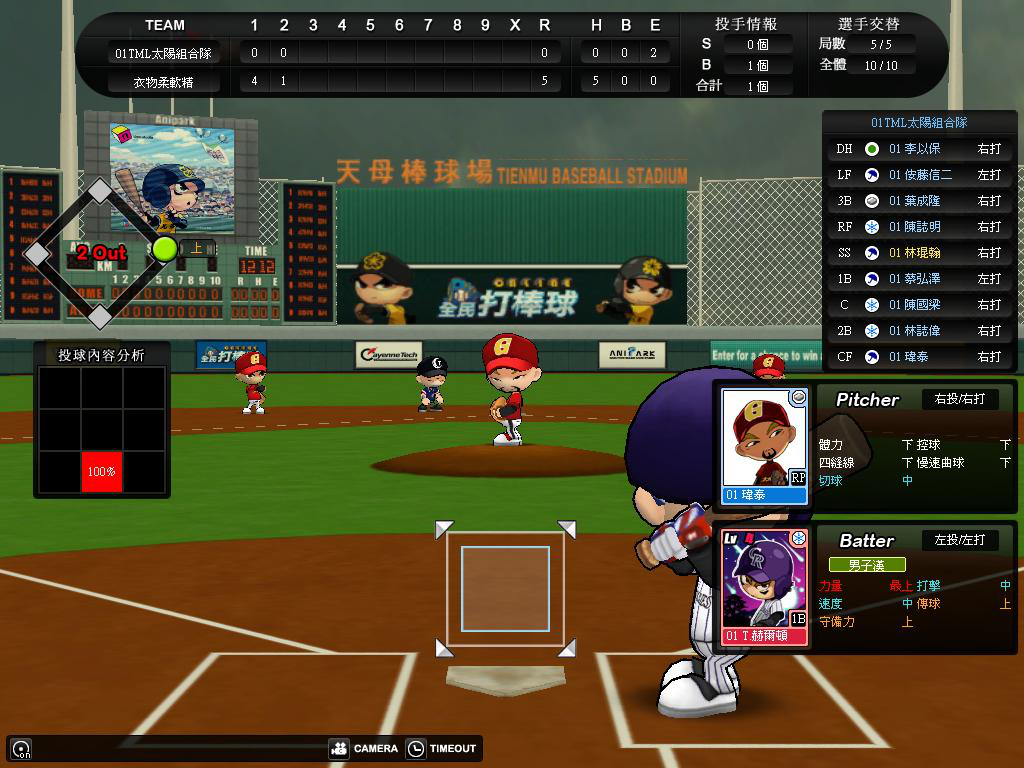Select 1B 蔡弘澤 from the lineup

coord(919,279)
